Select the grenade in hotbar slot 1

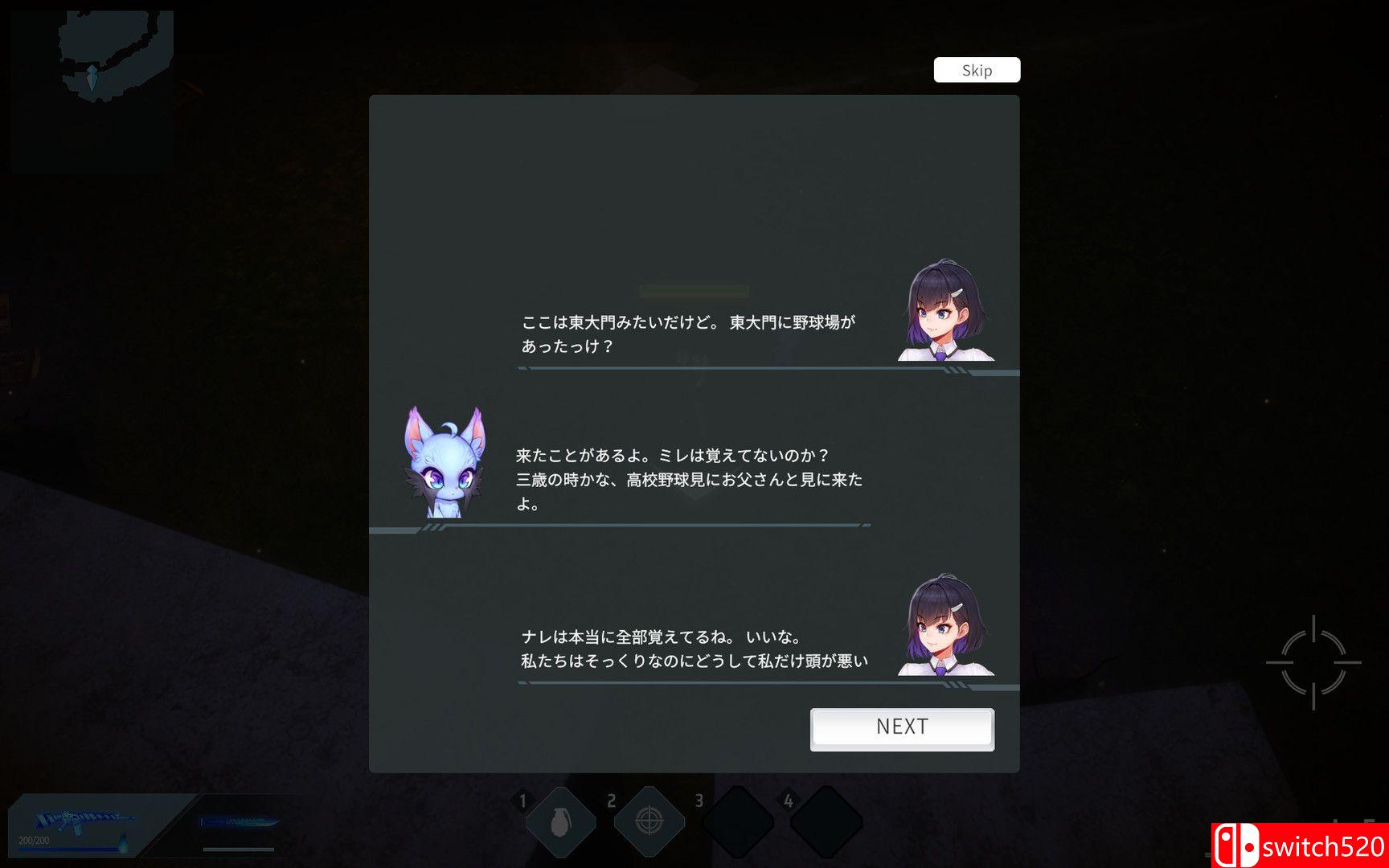[561, 819]
